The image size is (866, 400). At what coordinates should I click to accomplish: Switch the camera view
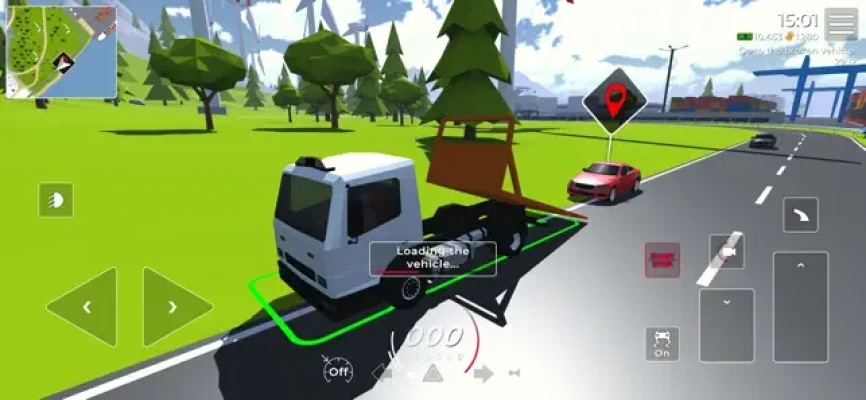click(x=727, y=254)
